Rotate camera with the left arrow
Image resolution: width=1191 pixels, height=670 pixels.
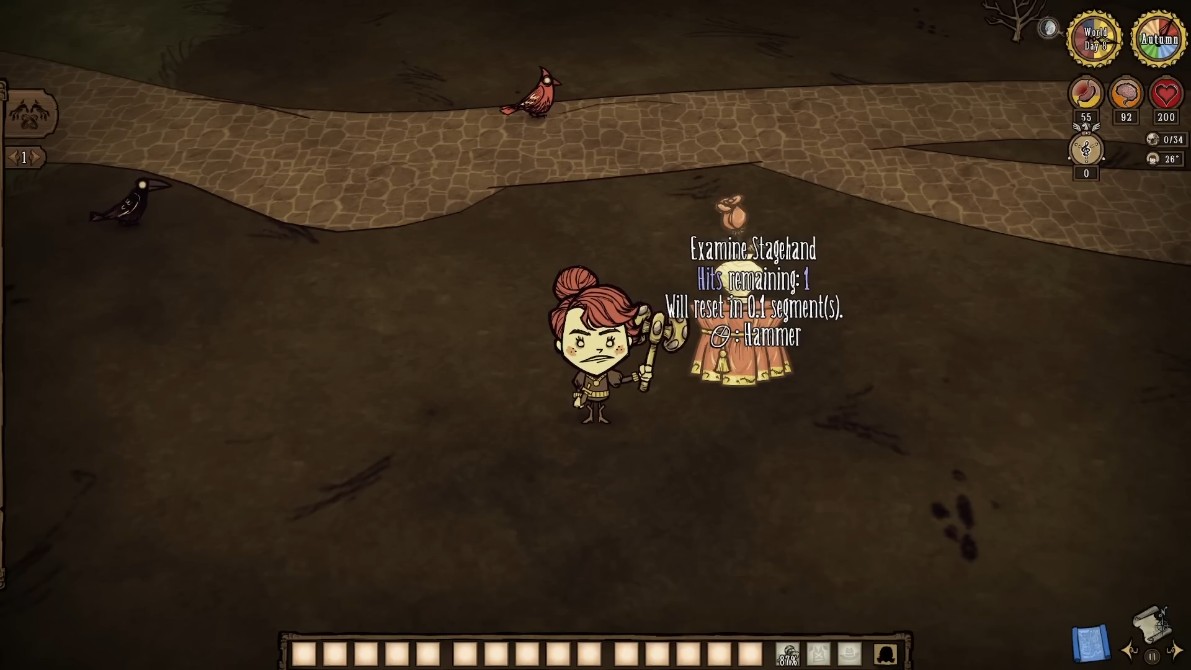(x=1130, y=651)
